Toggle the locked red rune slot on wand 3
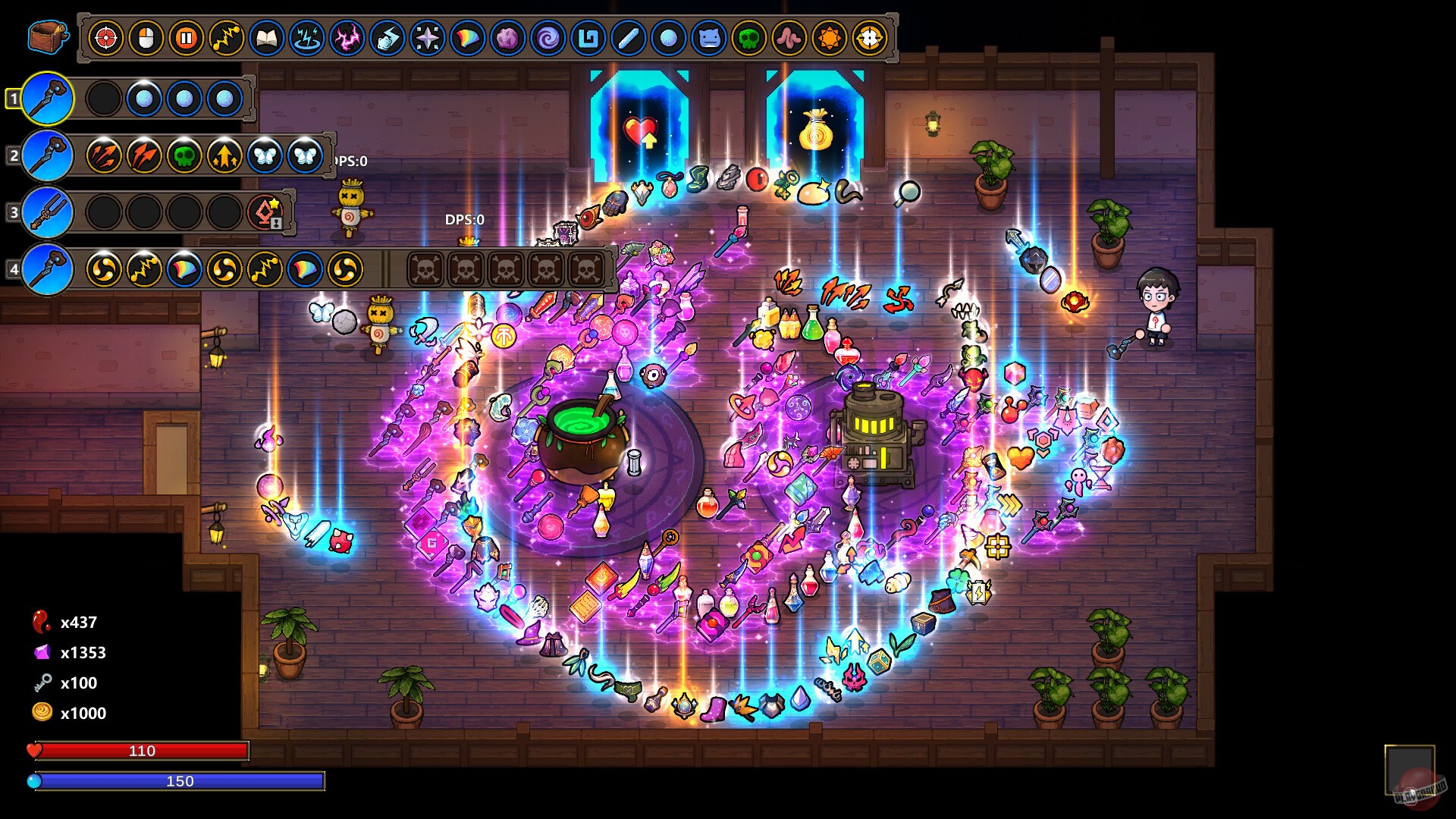 tap(265, 215)
